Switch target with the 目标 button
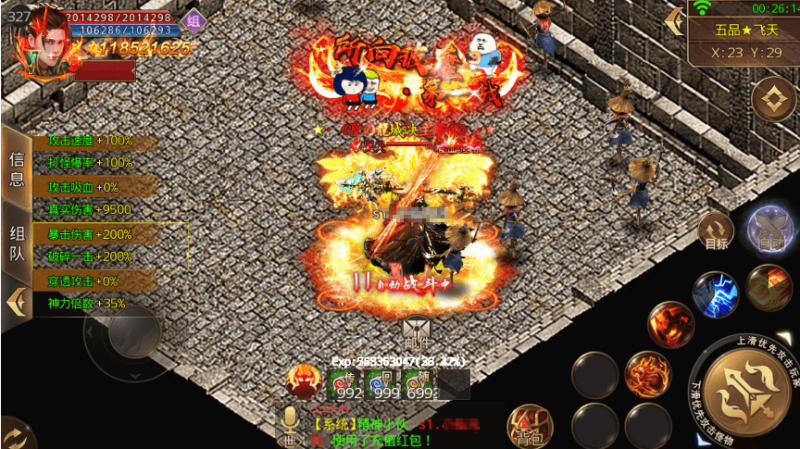The width and height of the screenshot is (800, 449). pyautogui.click(x=716, y=231)
